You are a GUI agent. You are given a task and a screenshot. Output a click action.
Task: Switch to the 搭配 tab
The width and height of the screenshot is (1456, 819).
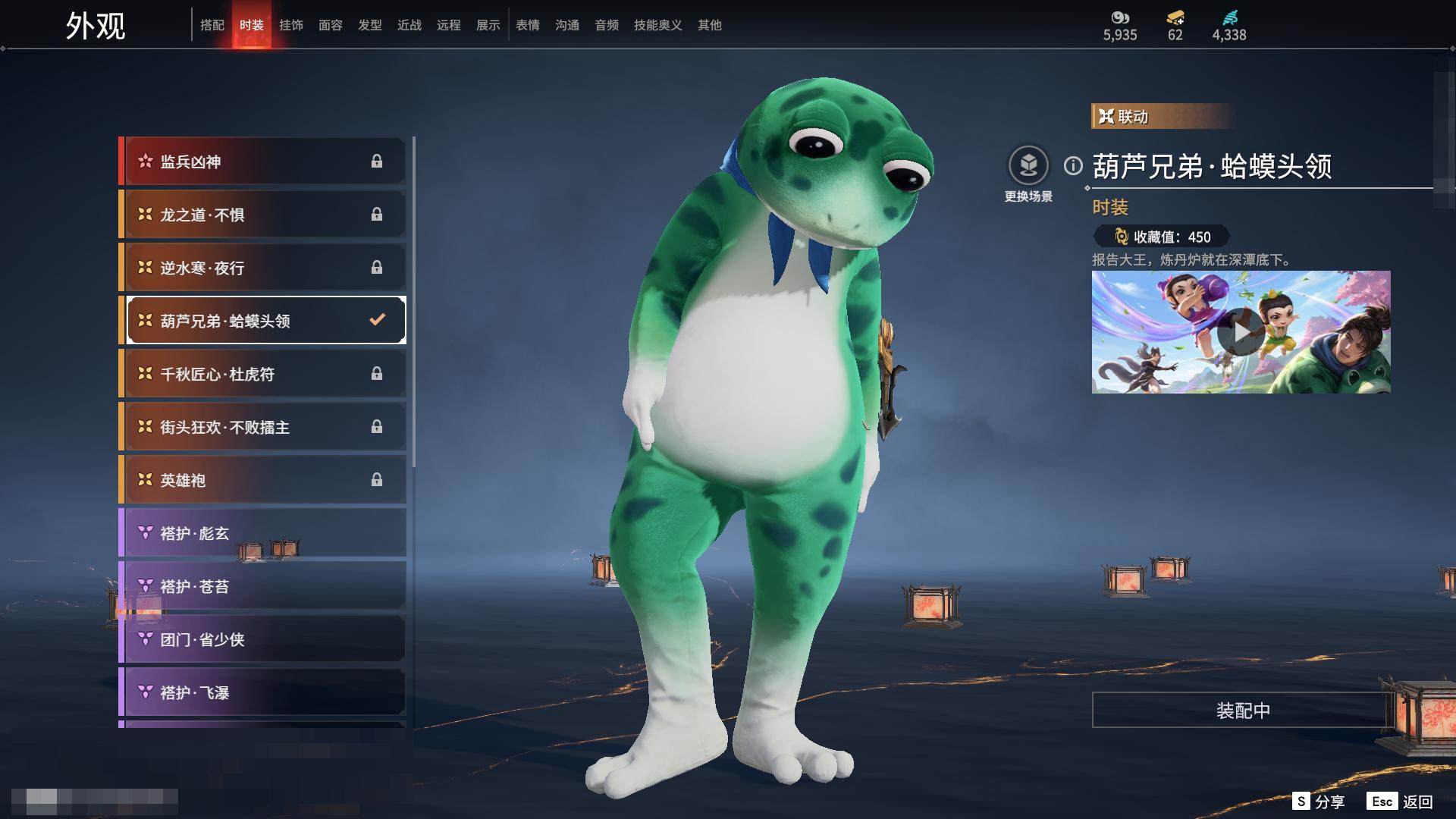coord(212,25)
